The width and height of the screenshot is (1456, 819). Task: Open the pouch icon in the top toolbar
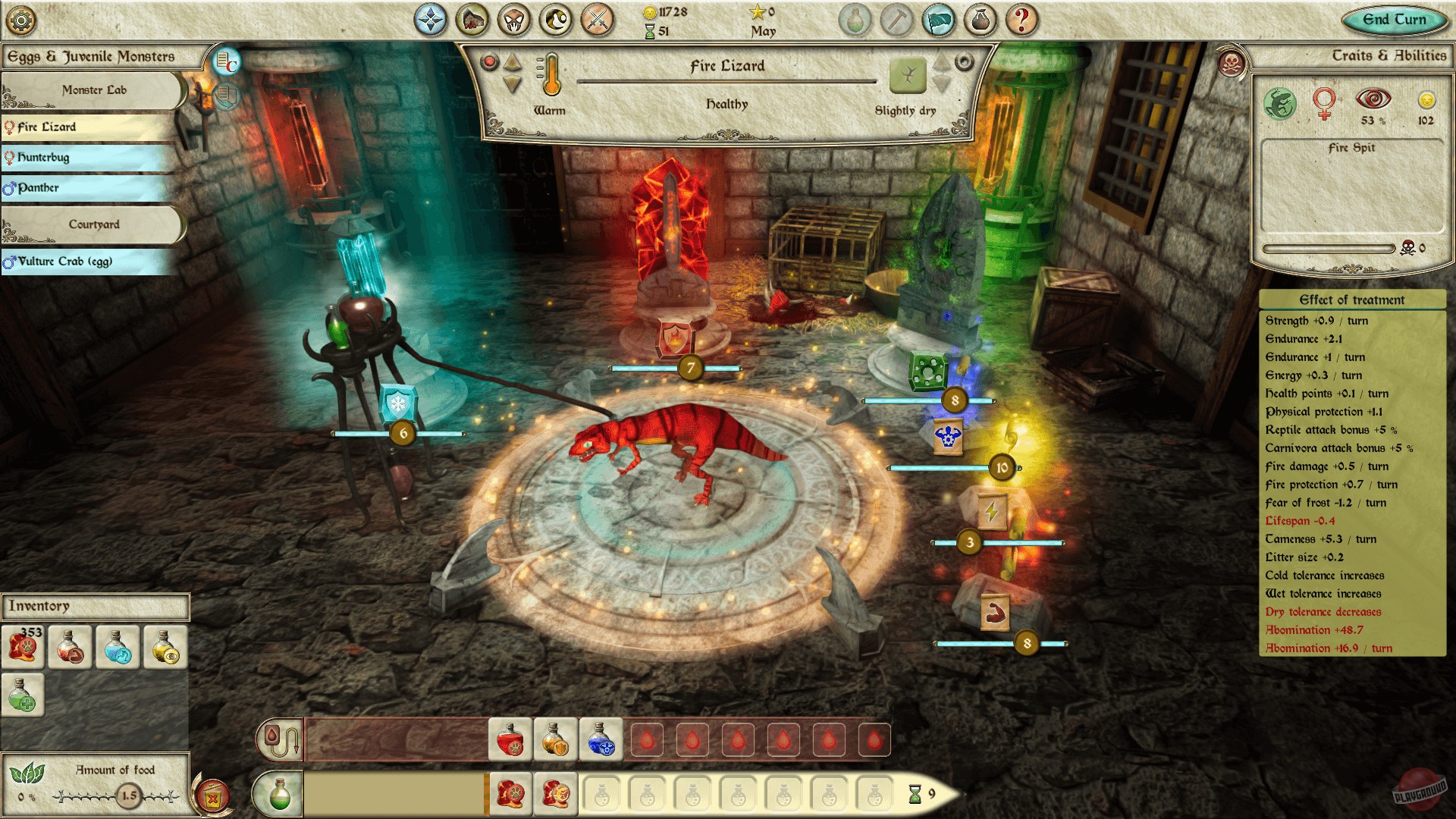point(982,20)
